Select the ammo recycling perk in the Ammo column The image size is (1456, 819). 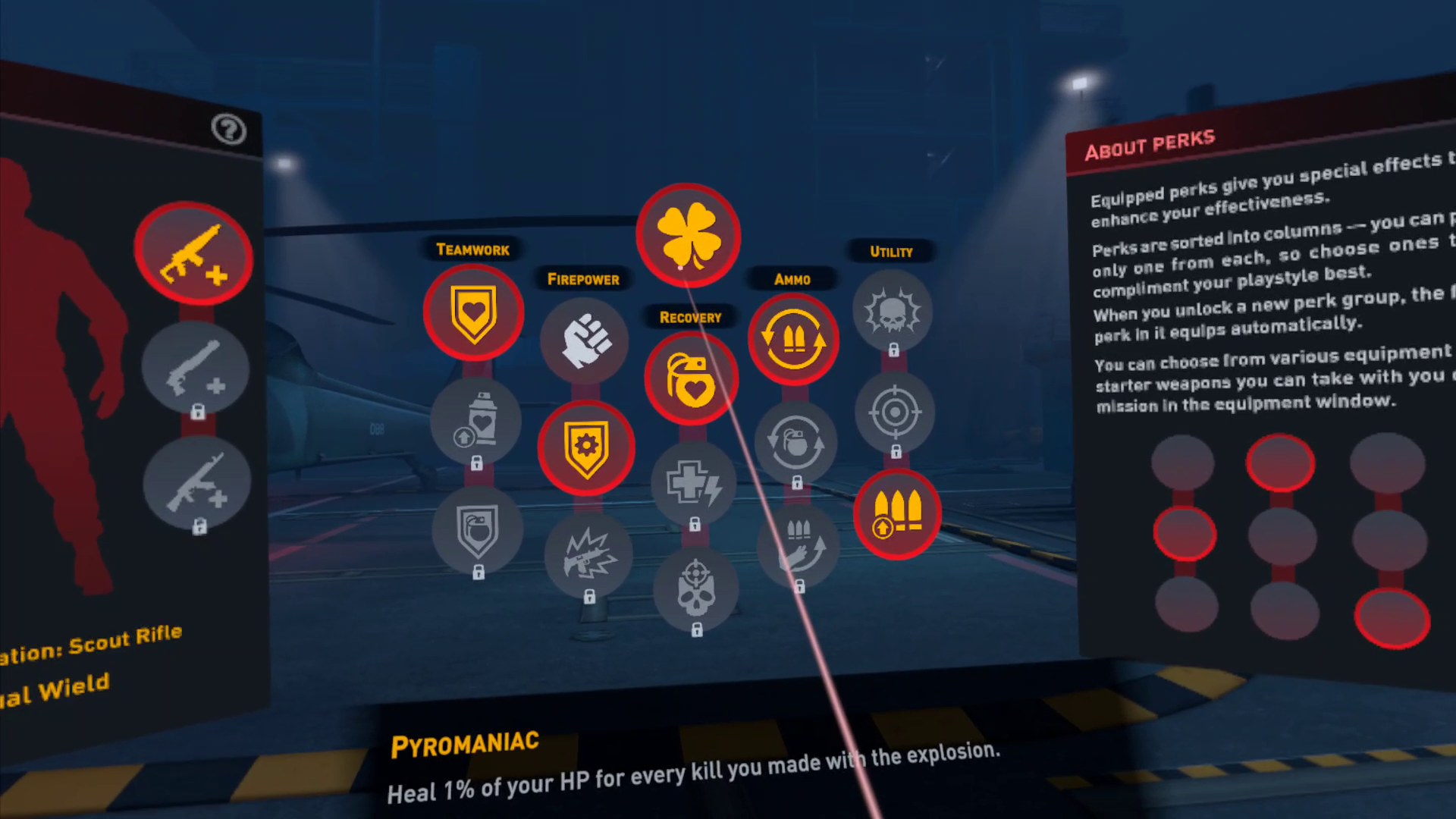(793, 340)
